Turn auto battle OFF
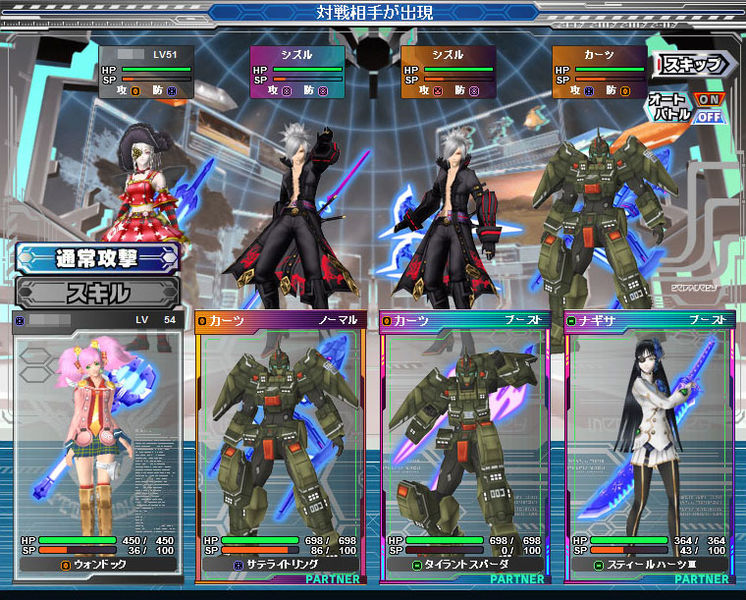Image resolution: width=746 pixels, height=600 pixels. [x=708, y=116]
